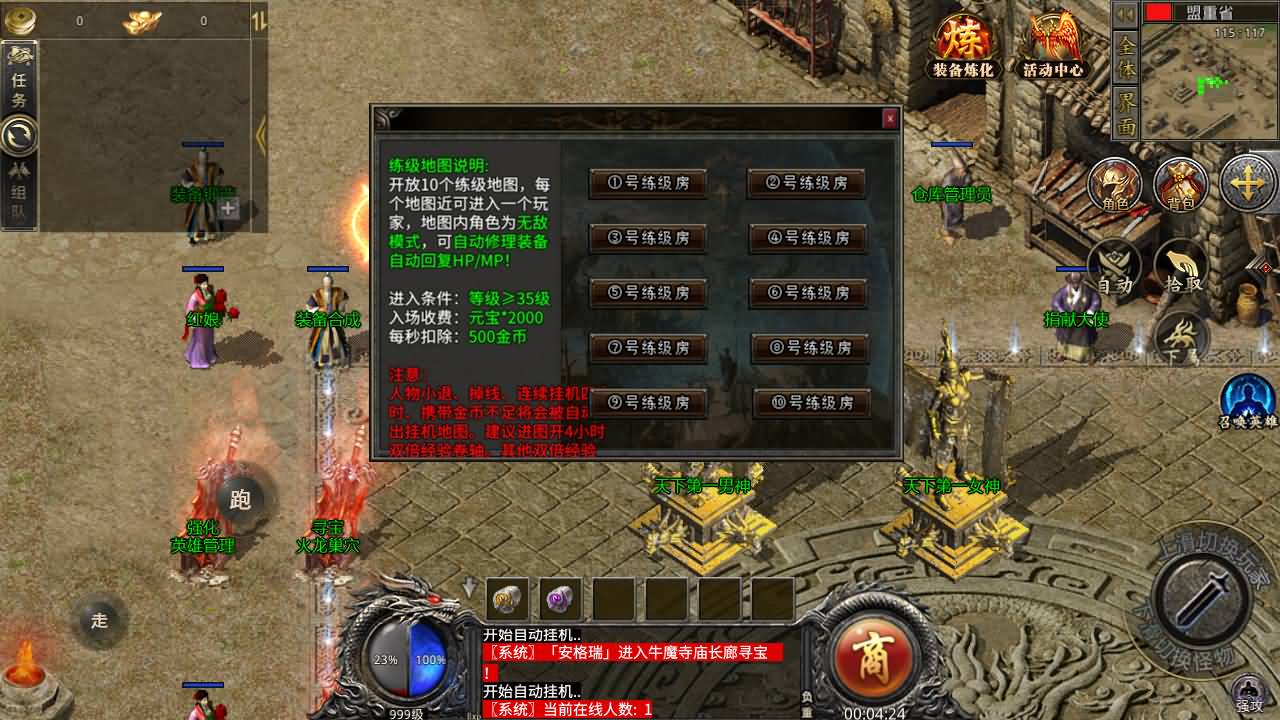This screenshot has width=1280, height=720.
Task: Enter ①号练级房 training room
Action: click(x=648, y=182)
